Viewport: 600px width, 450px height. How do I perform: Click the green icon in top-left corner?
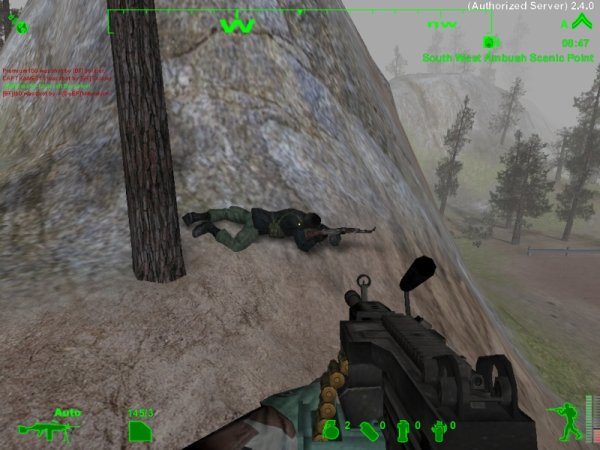(x=17, y=22)
